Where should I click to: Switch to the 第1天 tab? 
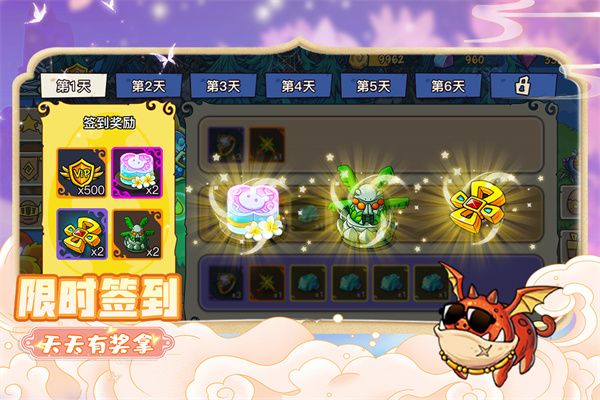coord(73,86)
